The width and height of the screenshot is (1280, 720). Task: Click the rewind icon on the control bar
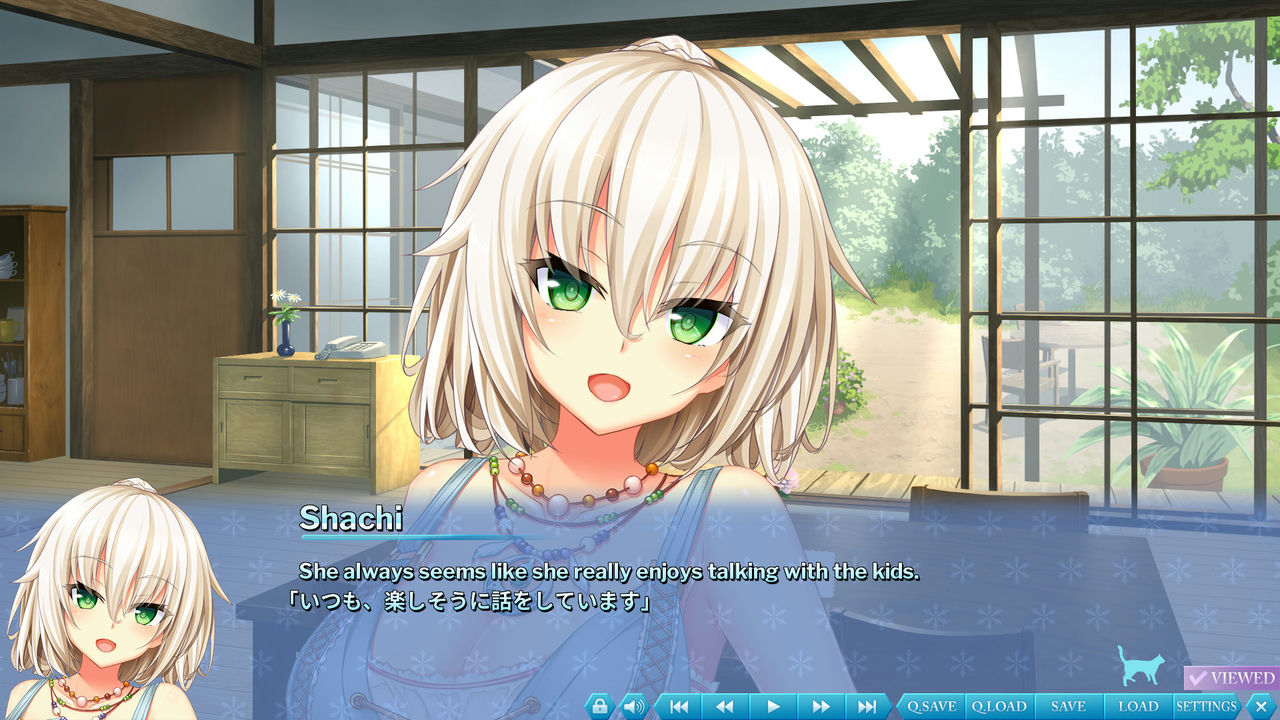(723, 706)
